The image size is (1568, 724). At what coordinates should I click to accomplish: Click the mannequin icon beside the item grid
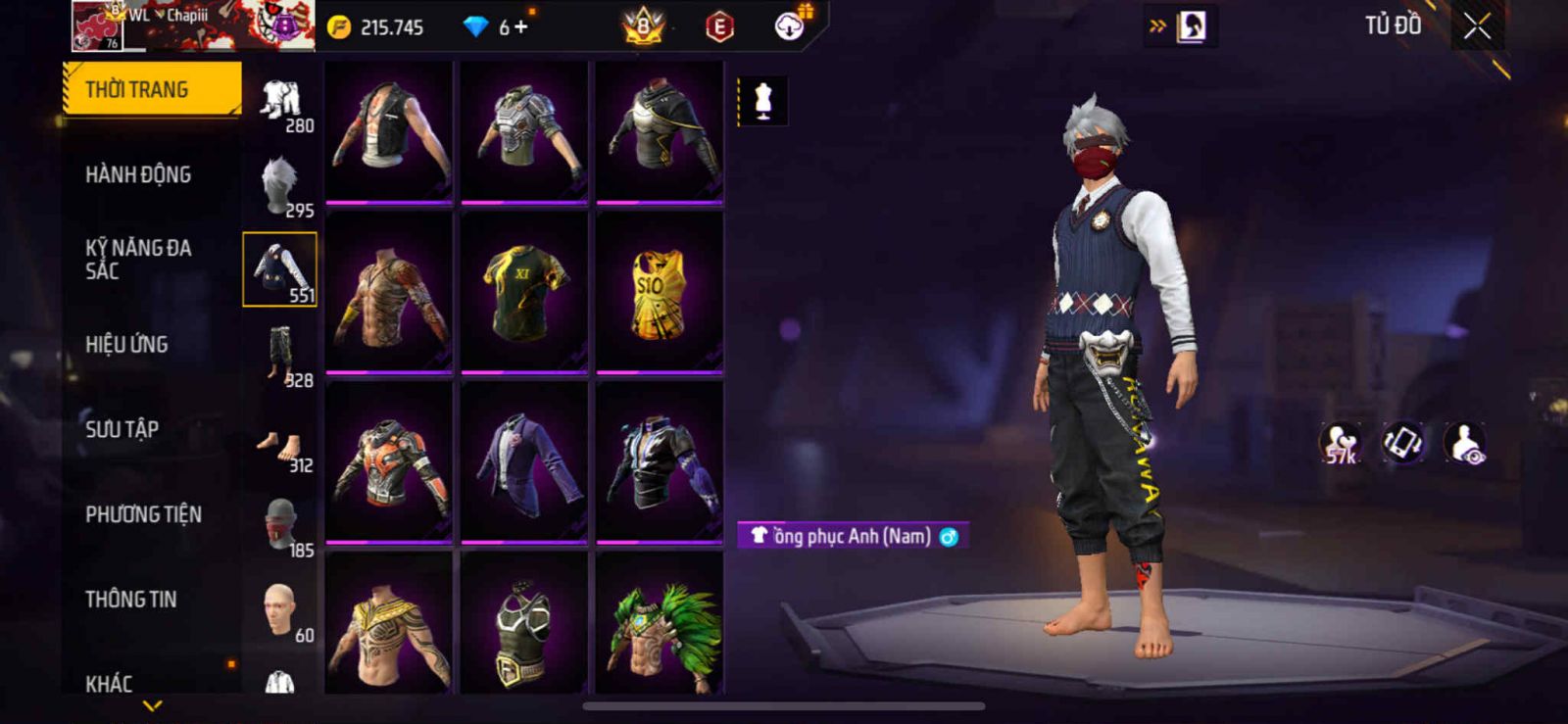tap(762, 101)
